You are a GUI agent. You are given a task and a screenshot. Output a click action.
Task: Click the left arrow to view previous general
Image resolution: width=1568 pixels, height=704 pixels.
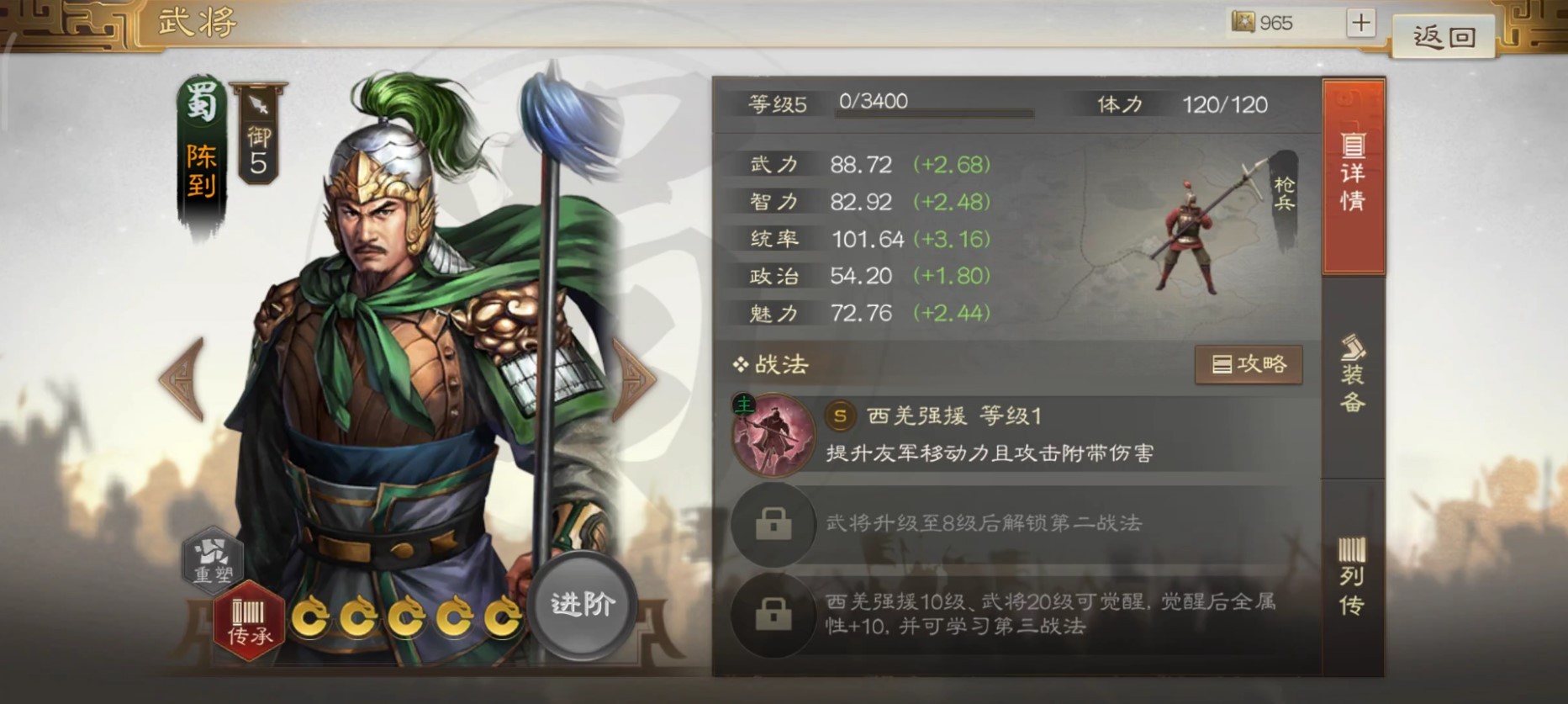click(179, 380)
